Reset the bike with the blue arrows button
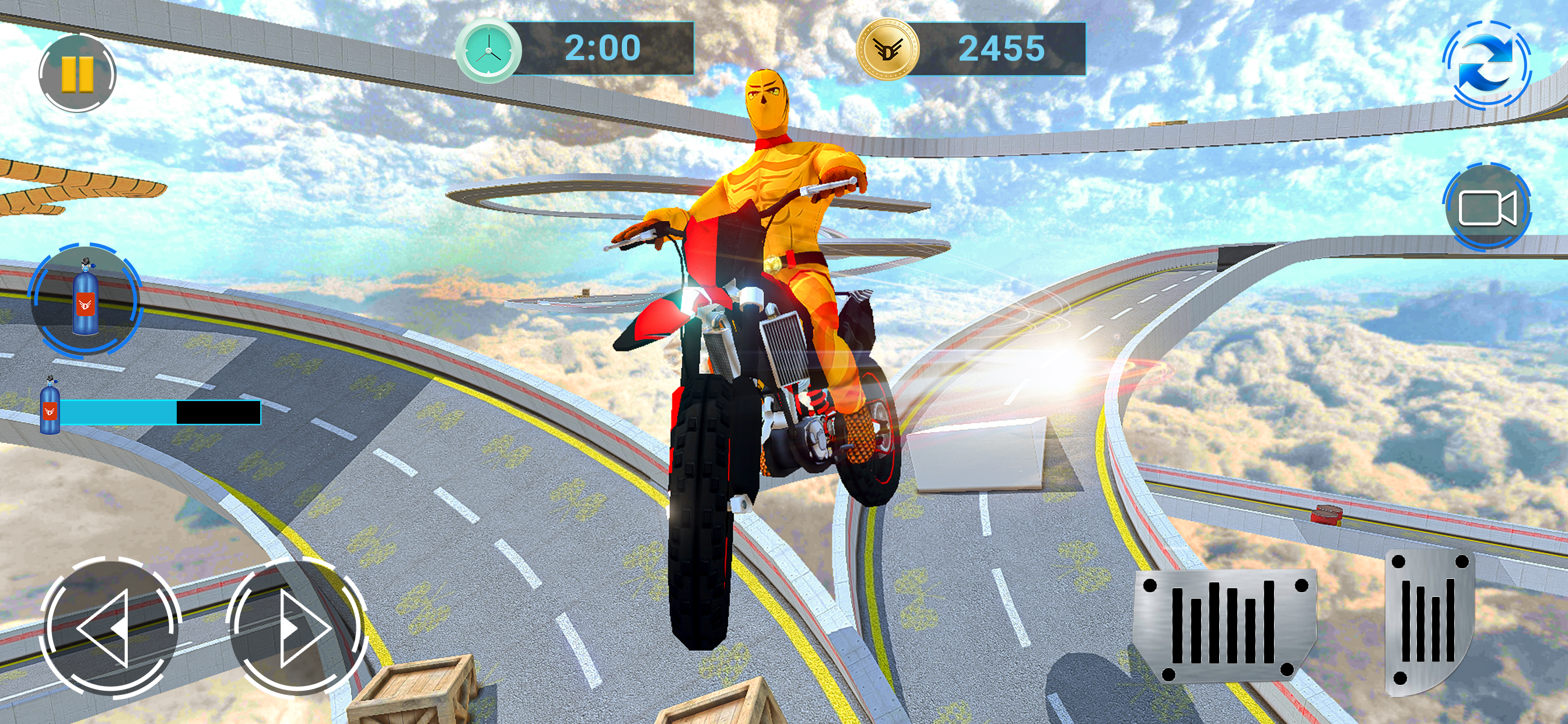This screenshot has width=1568, height=724. pos(1487,65)
